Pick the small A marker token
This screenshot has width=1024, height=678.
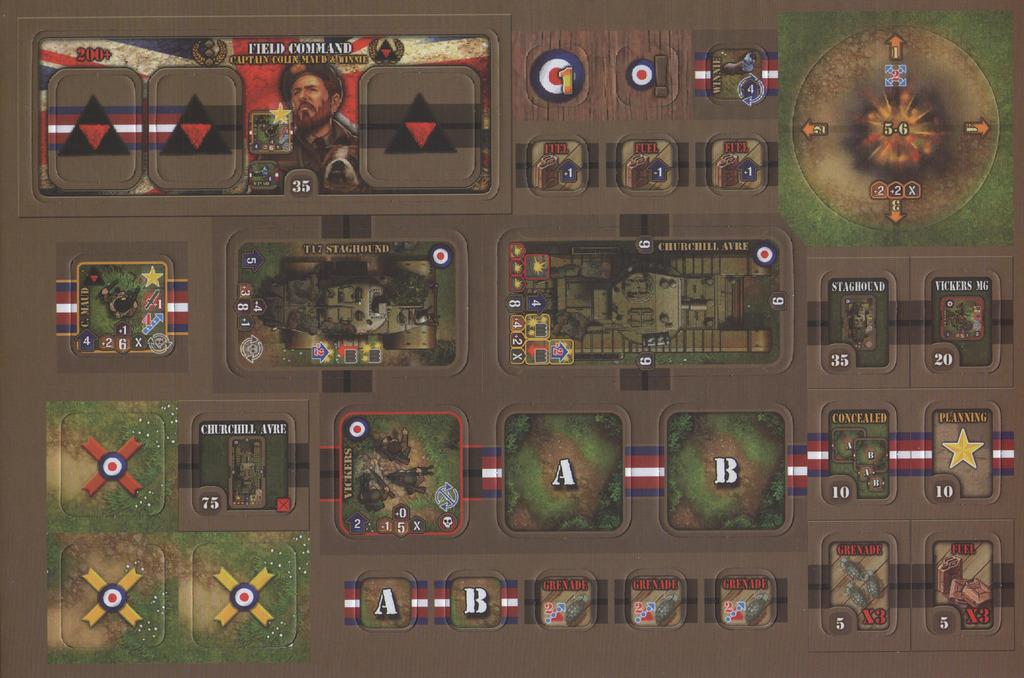click(385, 601)
